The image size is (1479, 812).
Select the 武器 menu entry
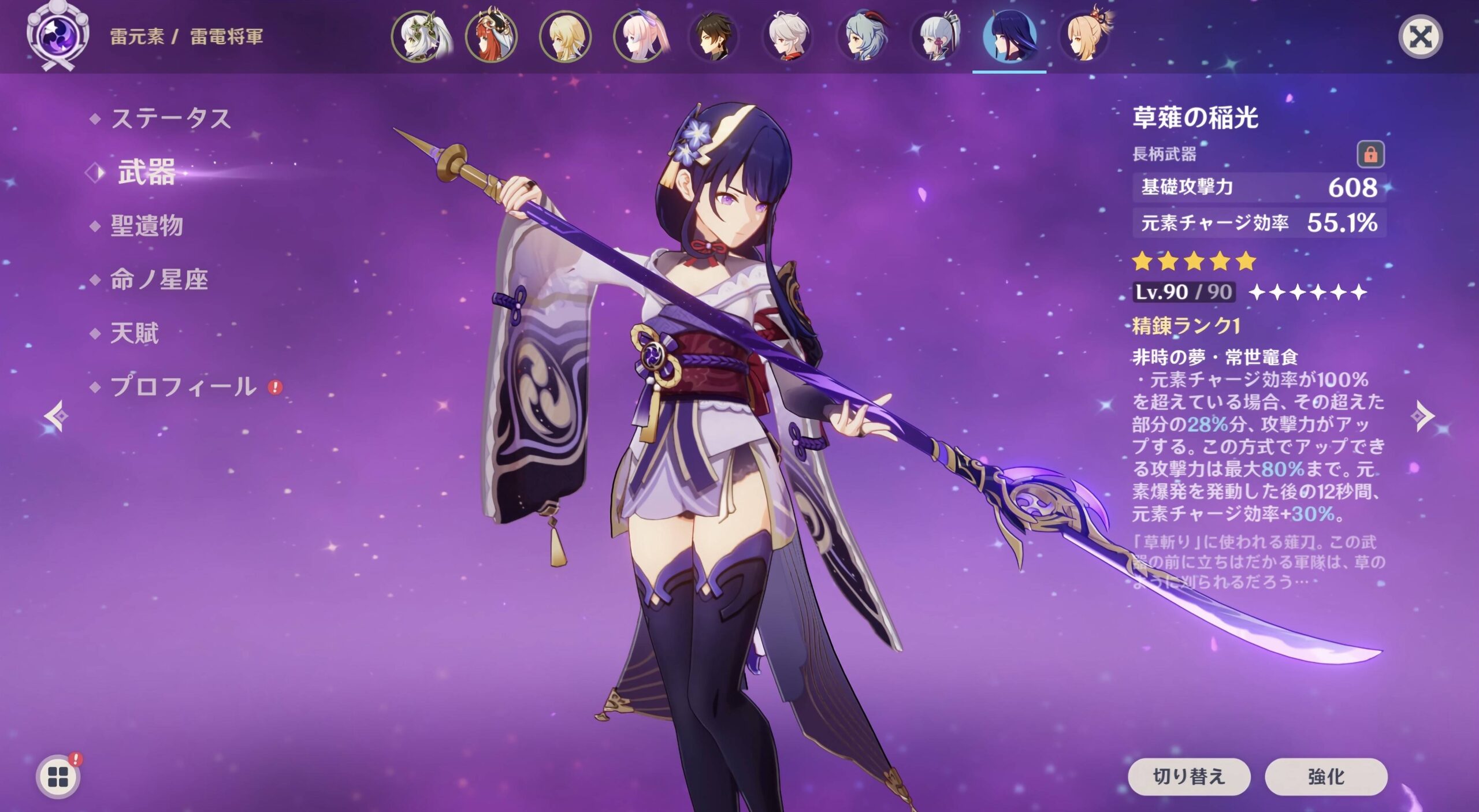click(146, 172)
